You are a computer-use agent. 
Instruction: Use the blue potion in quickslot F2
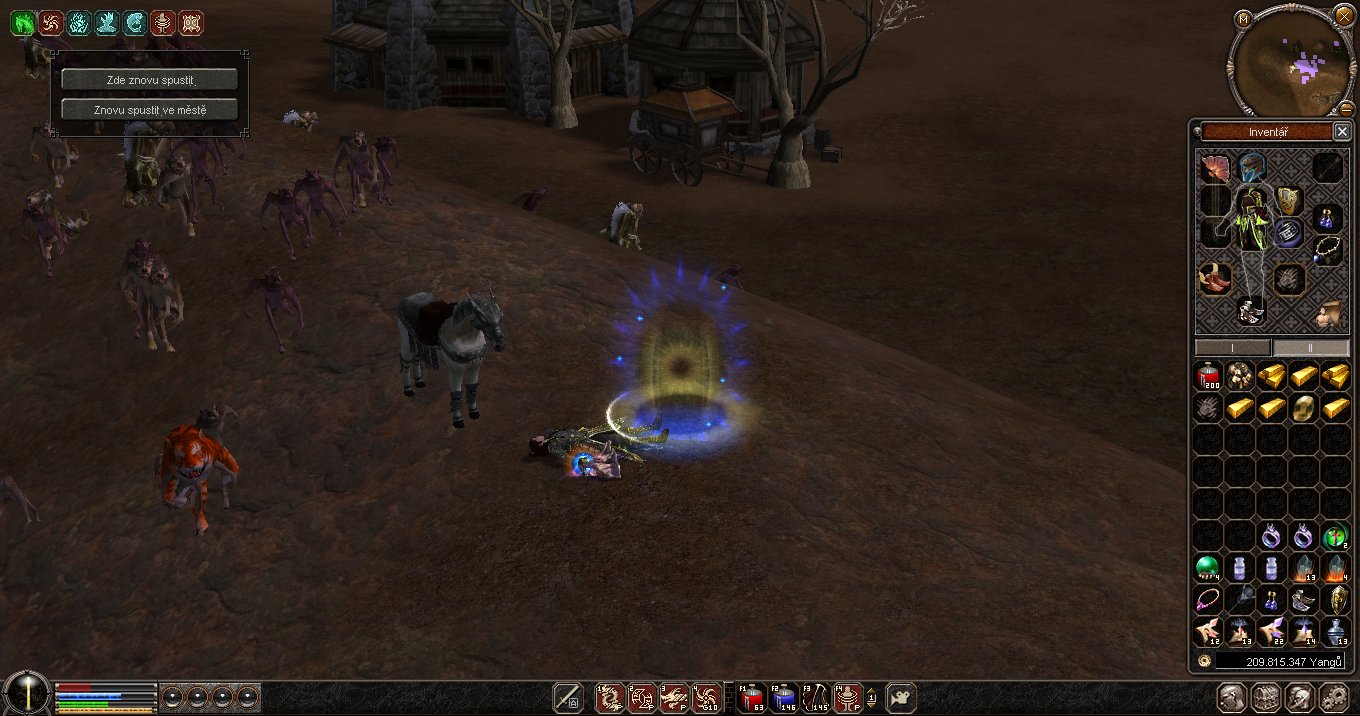[784, 697]
